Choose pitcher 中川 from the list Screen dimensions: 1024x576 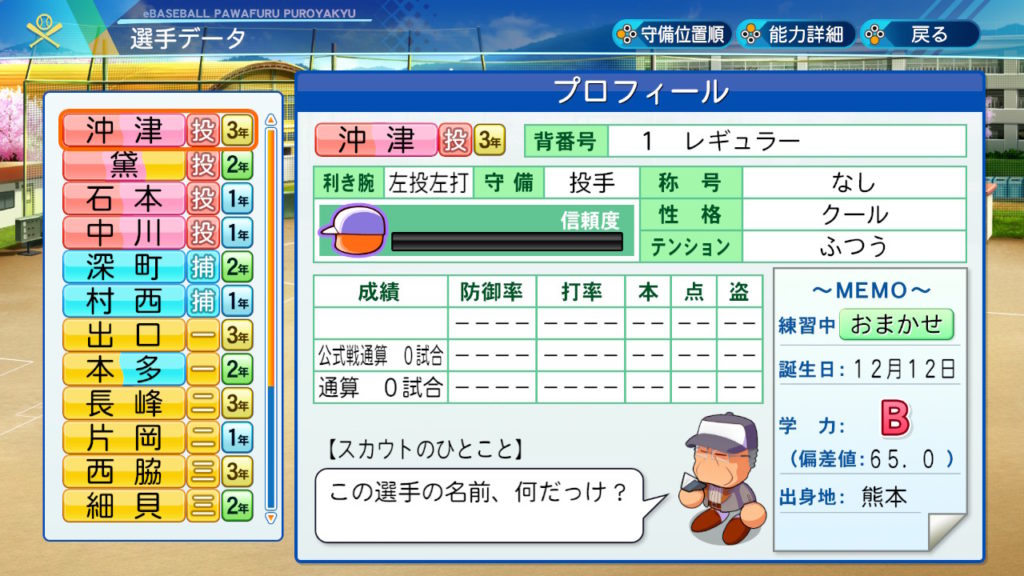(x=157, y=232)
